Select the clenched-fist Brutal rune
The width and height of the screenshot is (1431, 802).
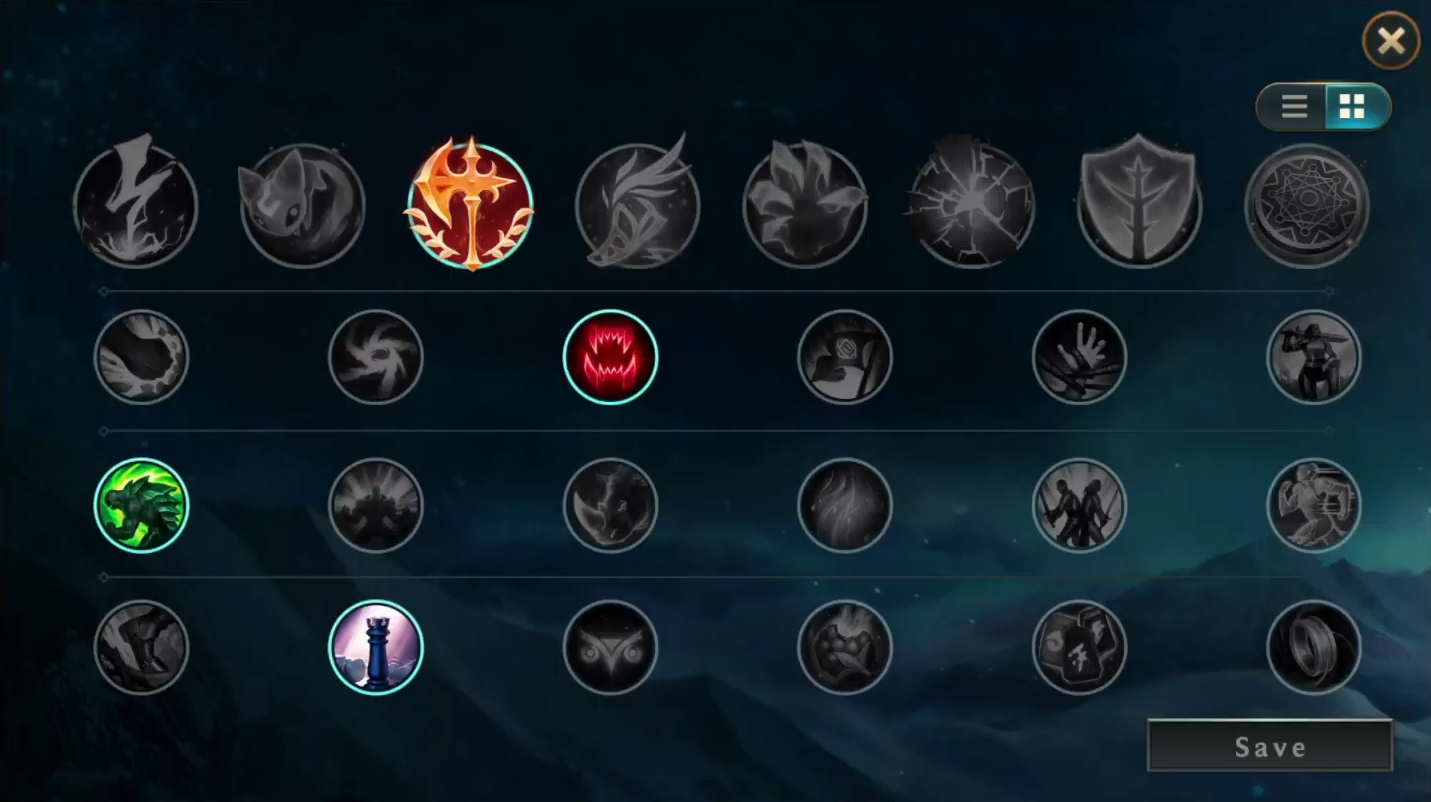[x=141, y=356]
